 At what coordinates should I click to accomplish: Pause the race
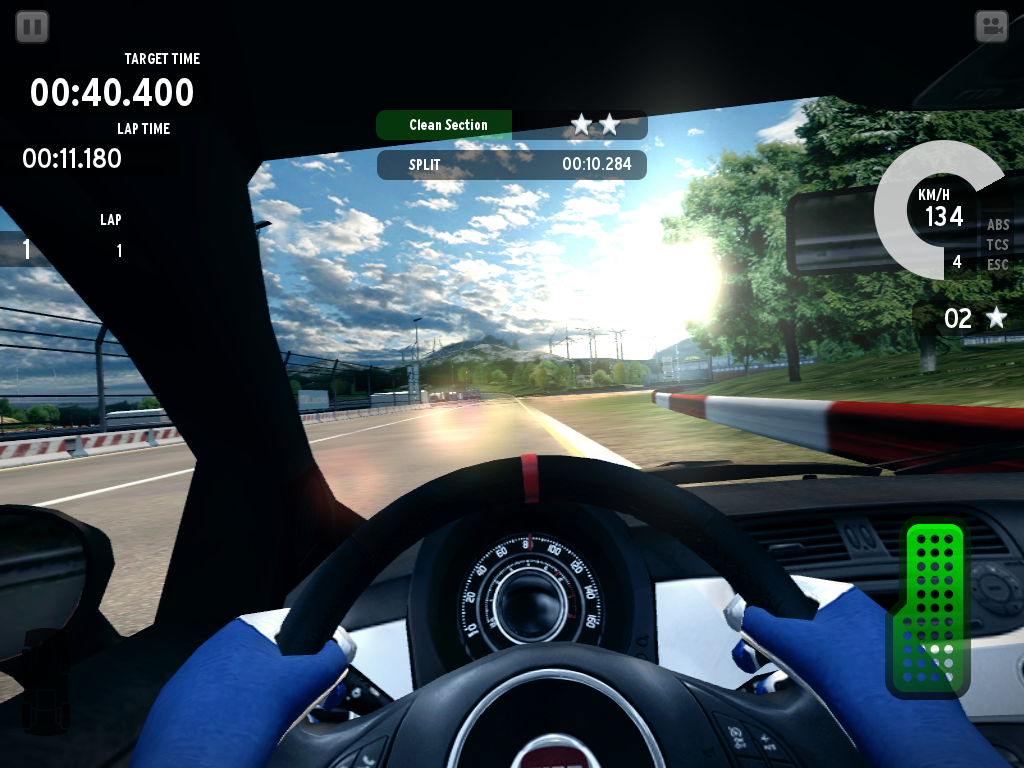pyautogui.click(x=32, y=27)
